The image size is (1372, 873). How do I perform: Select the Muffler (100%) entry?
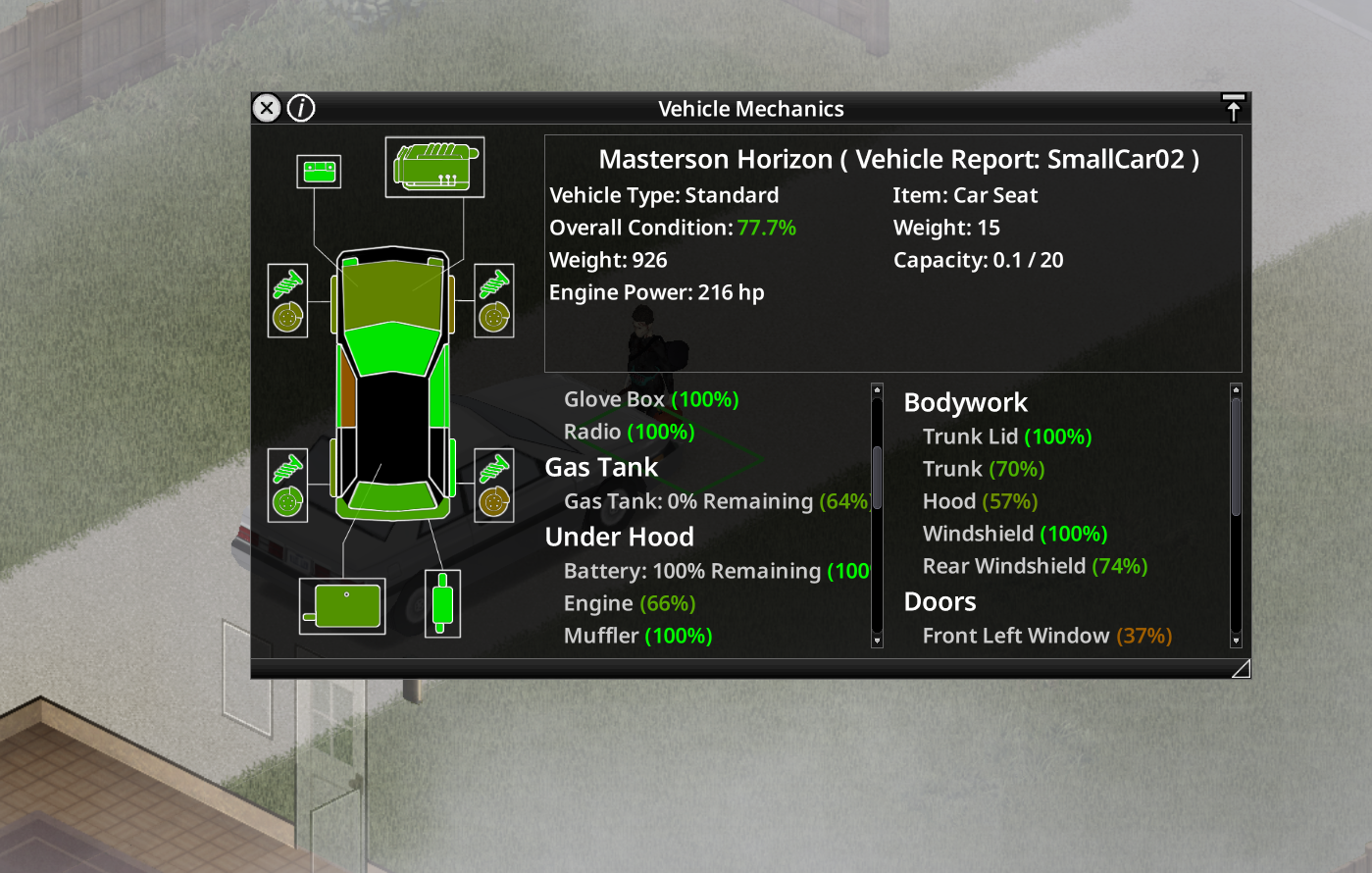click(637, 636)
